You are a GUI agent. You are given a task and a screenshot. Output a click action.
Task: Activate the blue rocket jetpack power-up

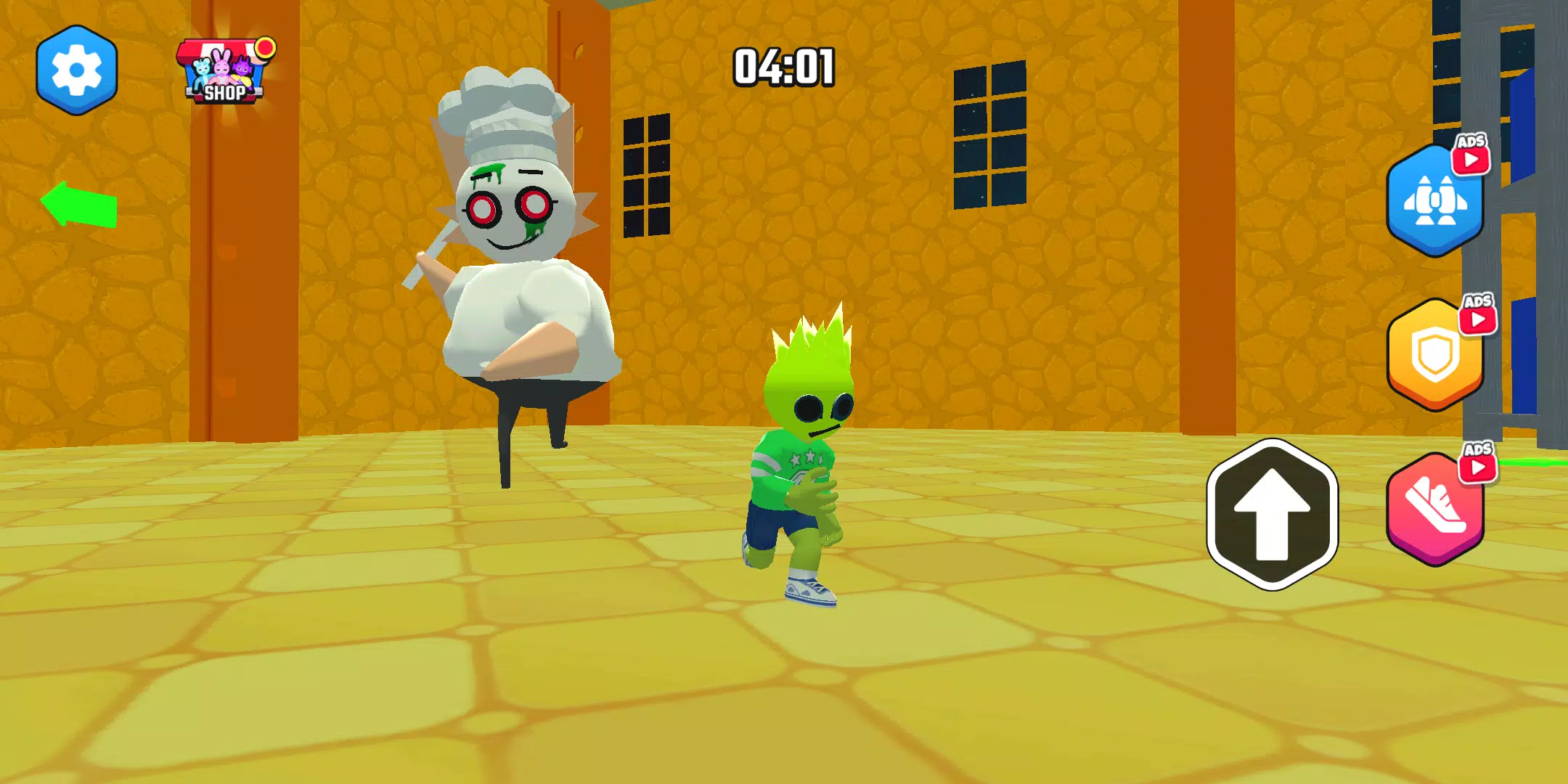1435,202
